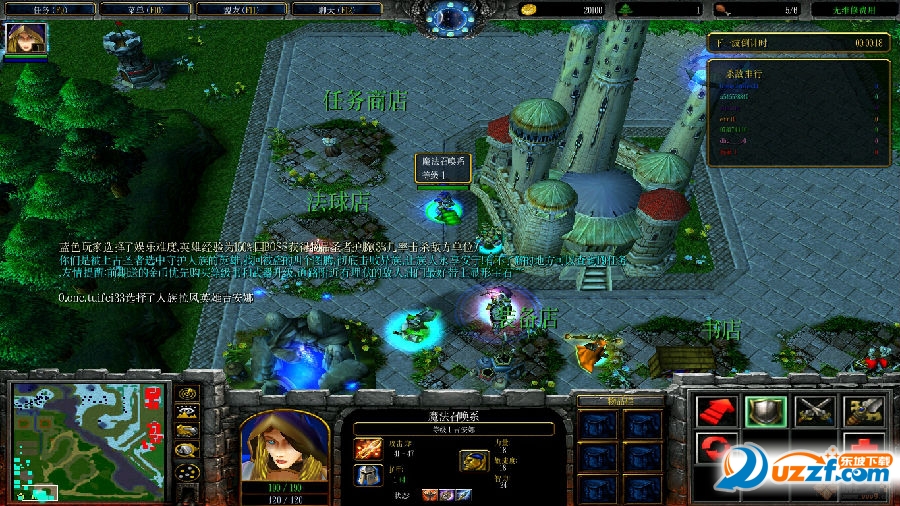
Task: Choose the Attack crossed swords command
Action: coord(813,411)
